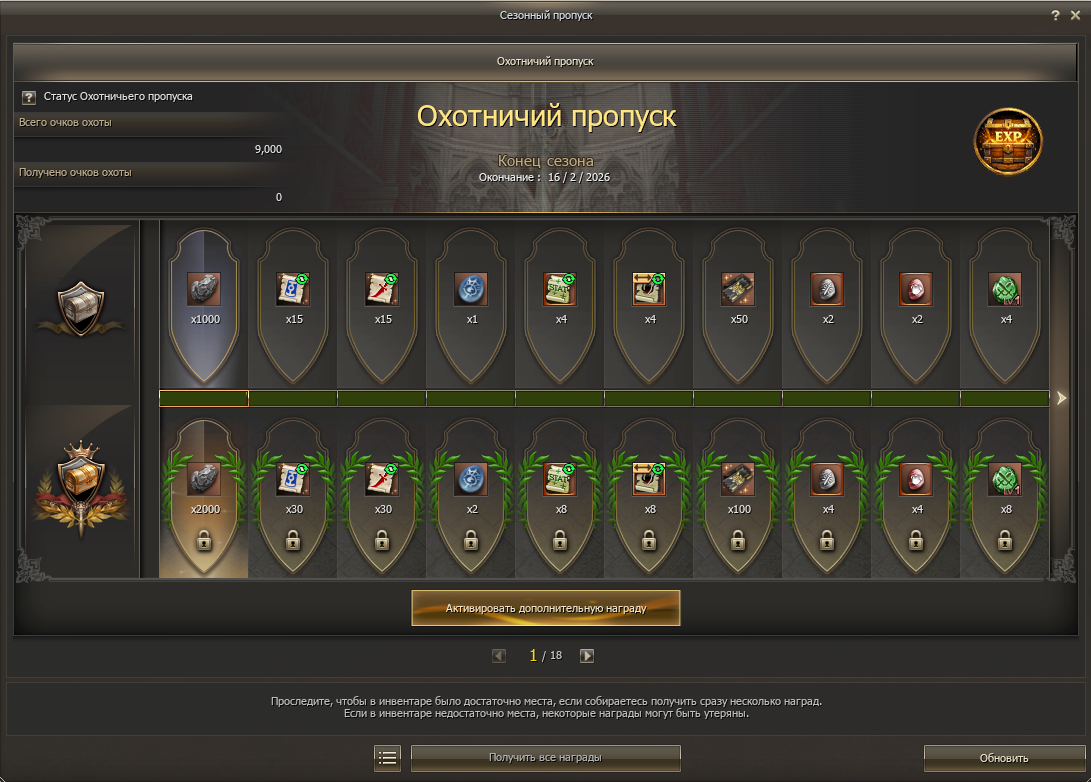The image size is (1091, 782).
Task: Open the Hunting Pass status help icon
Action: (28, 97)
